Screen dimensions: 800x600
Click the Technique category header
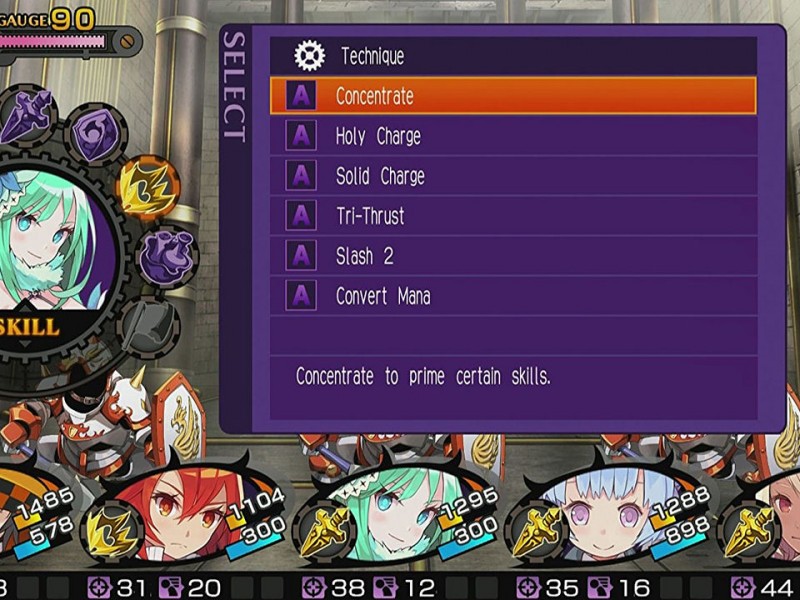click(512, 56)
